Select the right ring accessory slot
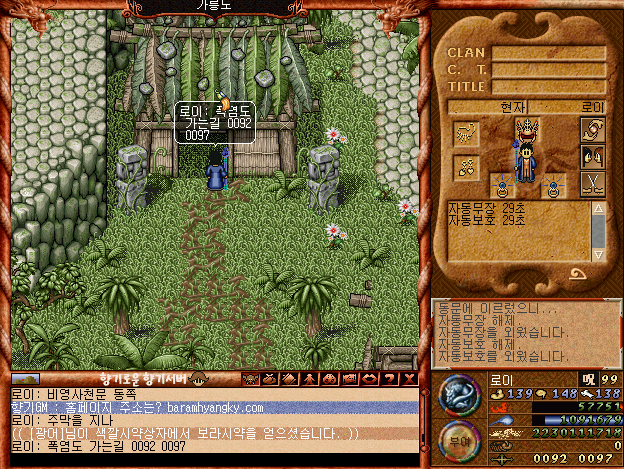The height and width of the screenshot is (469, 624). (x=555, y=185)
